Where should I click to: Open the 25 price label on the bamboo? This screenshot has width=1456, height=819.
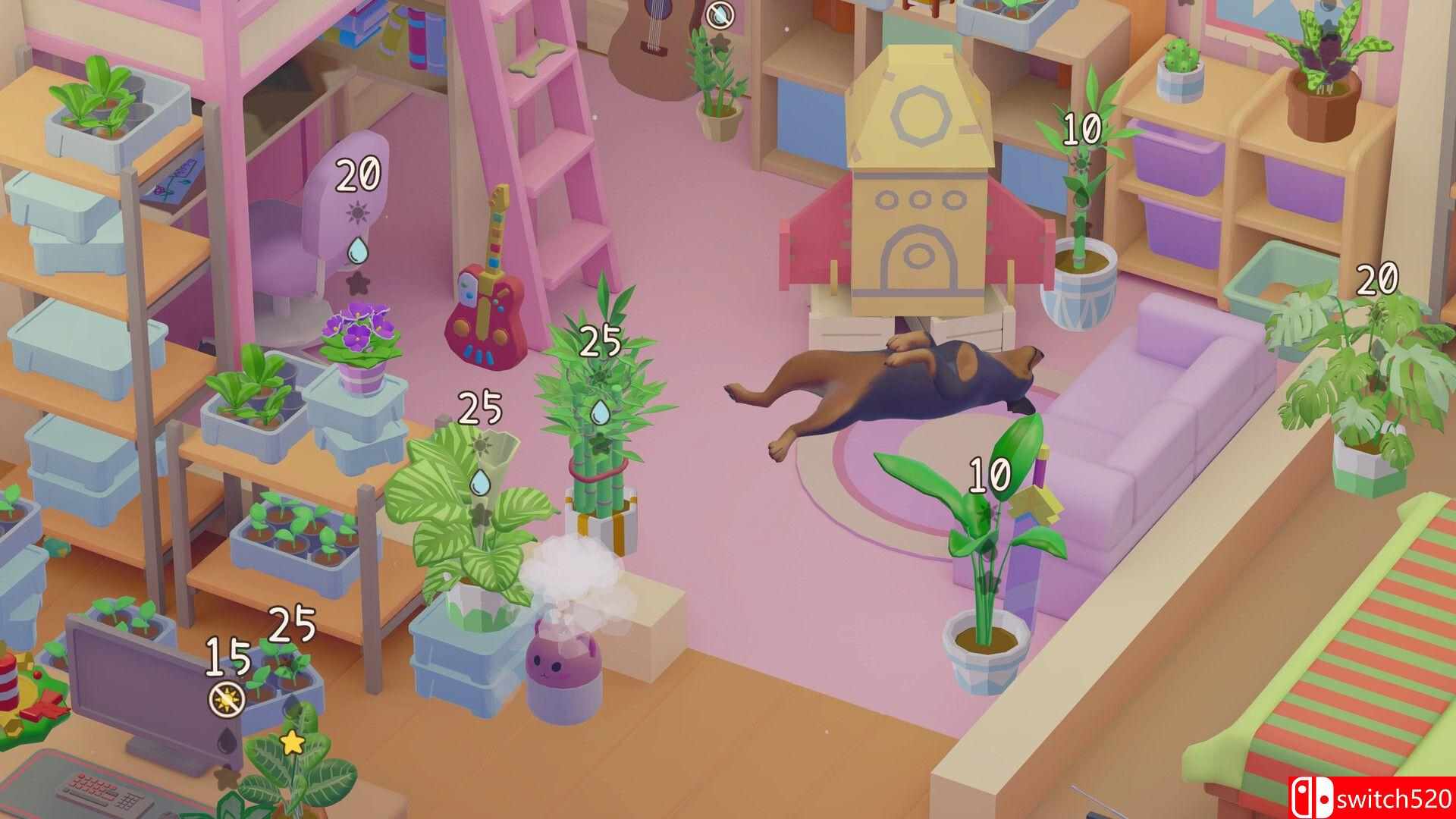[601, 341]
